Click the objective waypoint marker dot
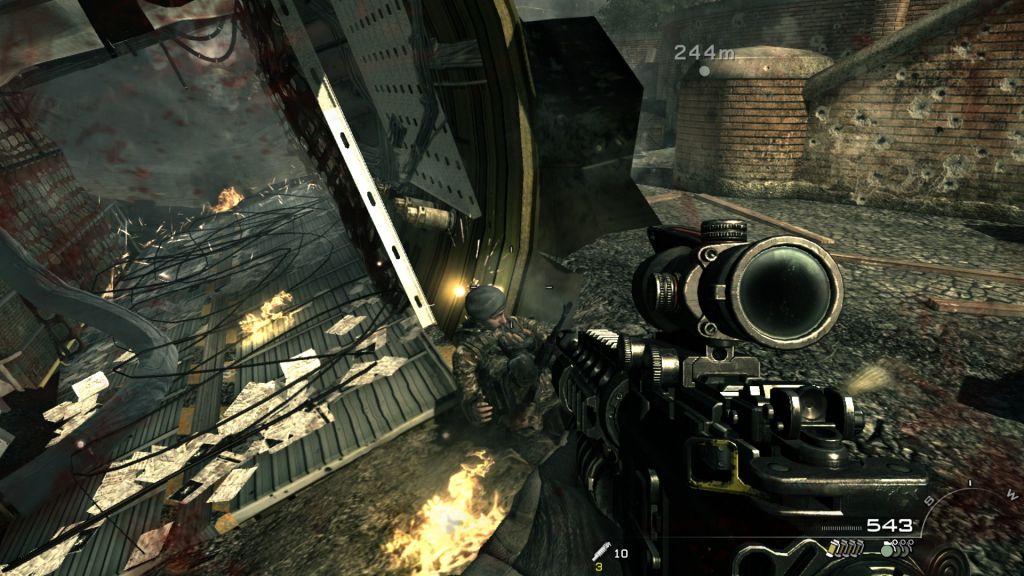The image size is (1024, 576). pyautogui.click(x=705, y=71)
